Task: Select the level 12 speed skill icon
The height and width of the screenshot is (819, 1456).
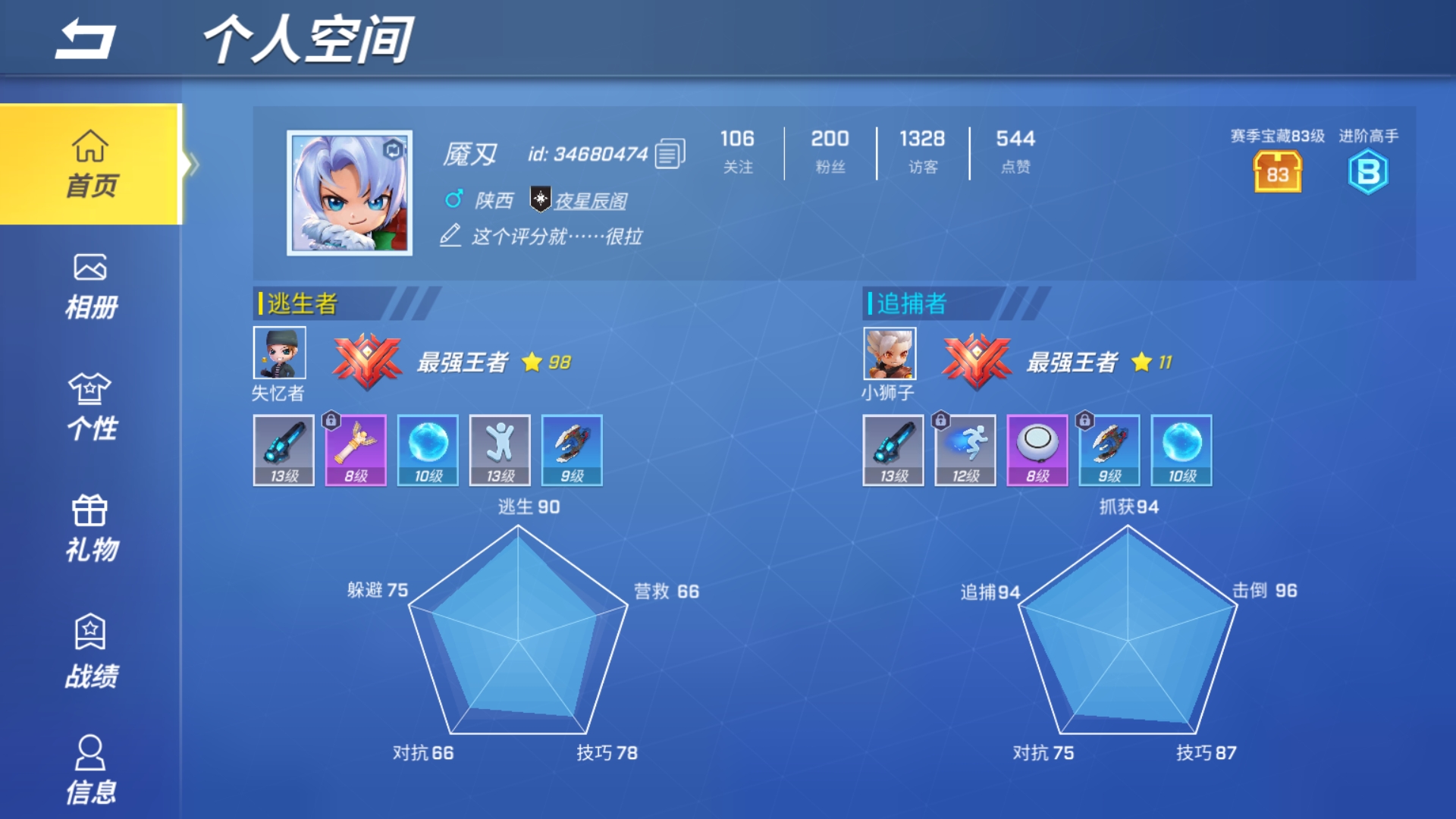Action: coord(965,451)
